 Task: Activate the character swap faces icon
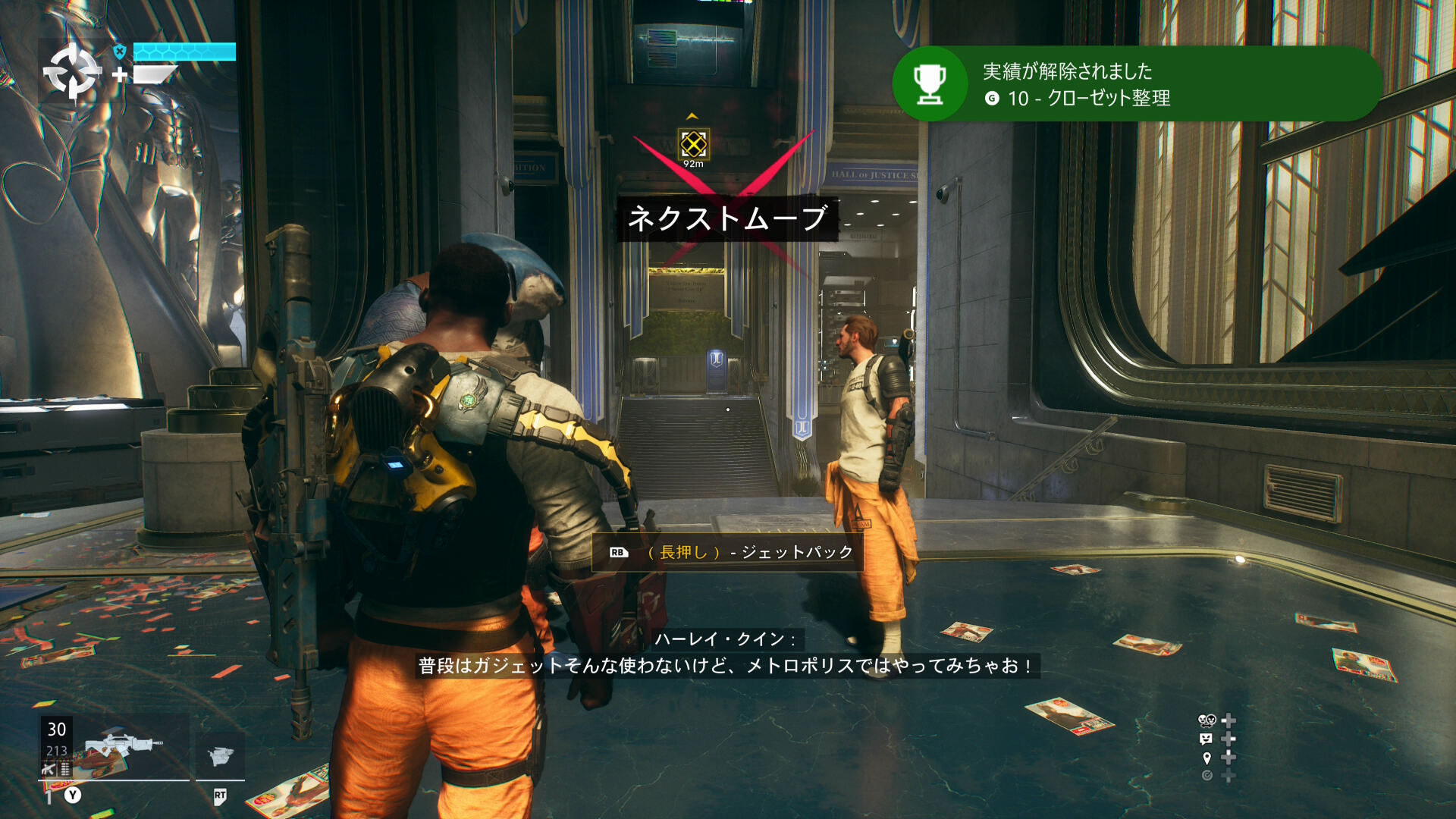pos(1206,720)
